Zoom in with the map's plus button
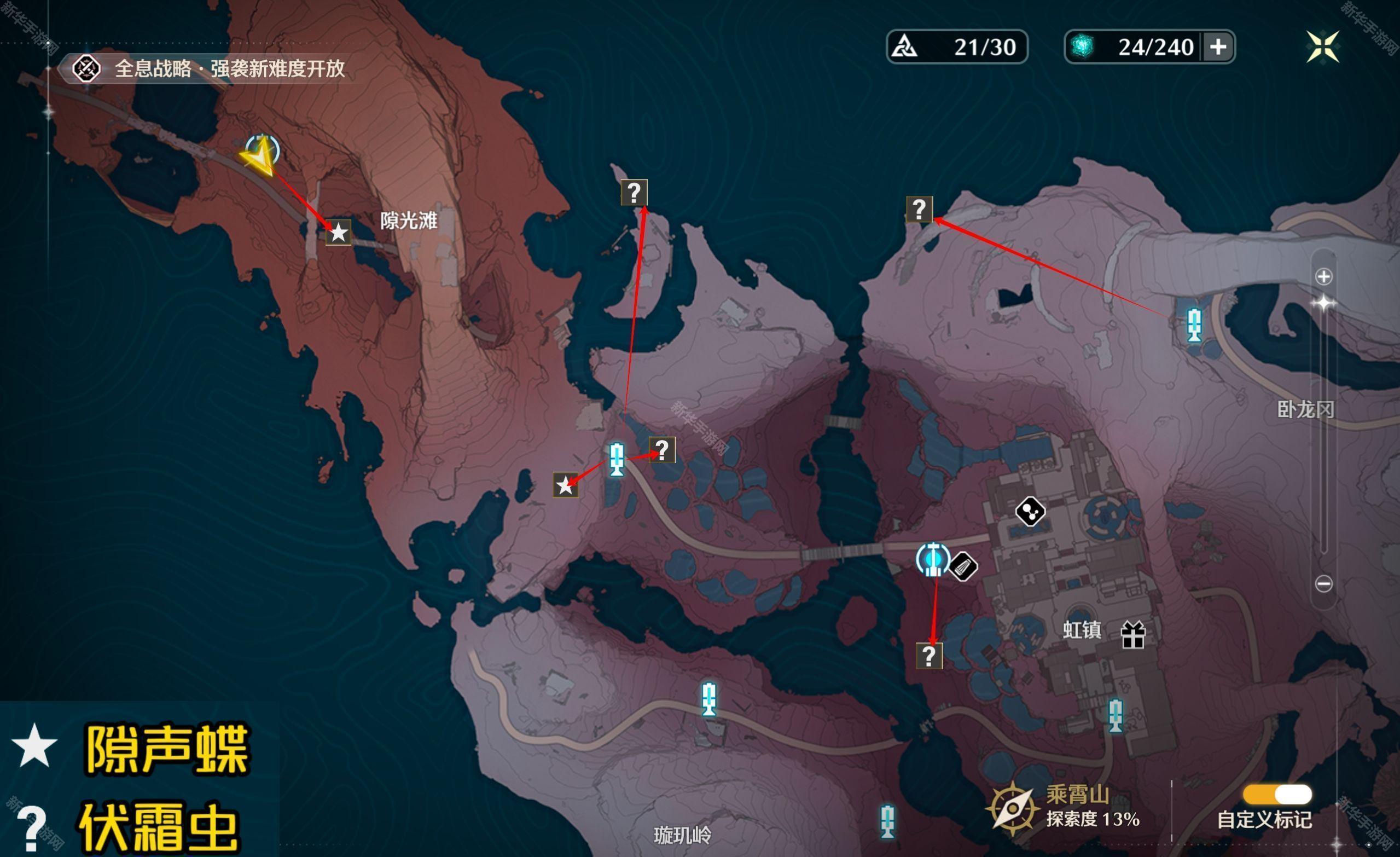1400x857 pixels. pyautogui.click(x=1324, y=277)
